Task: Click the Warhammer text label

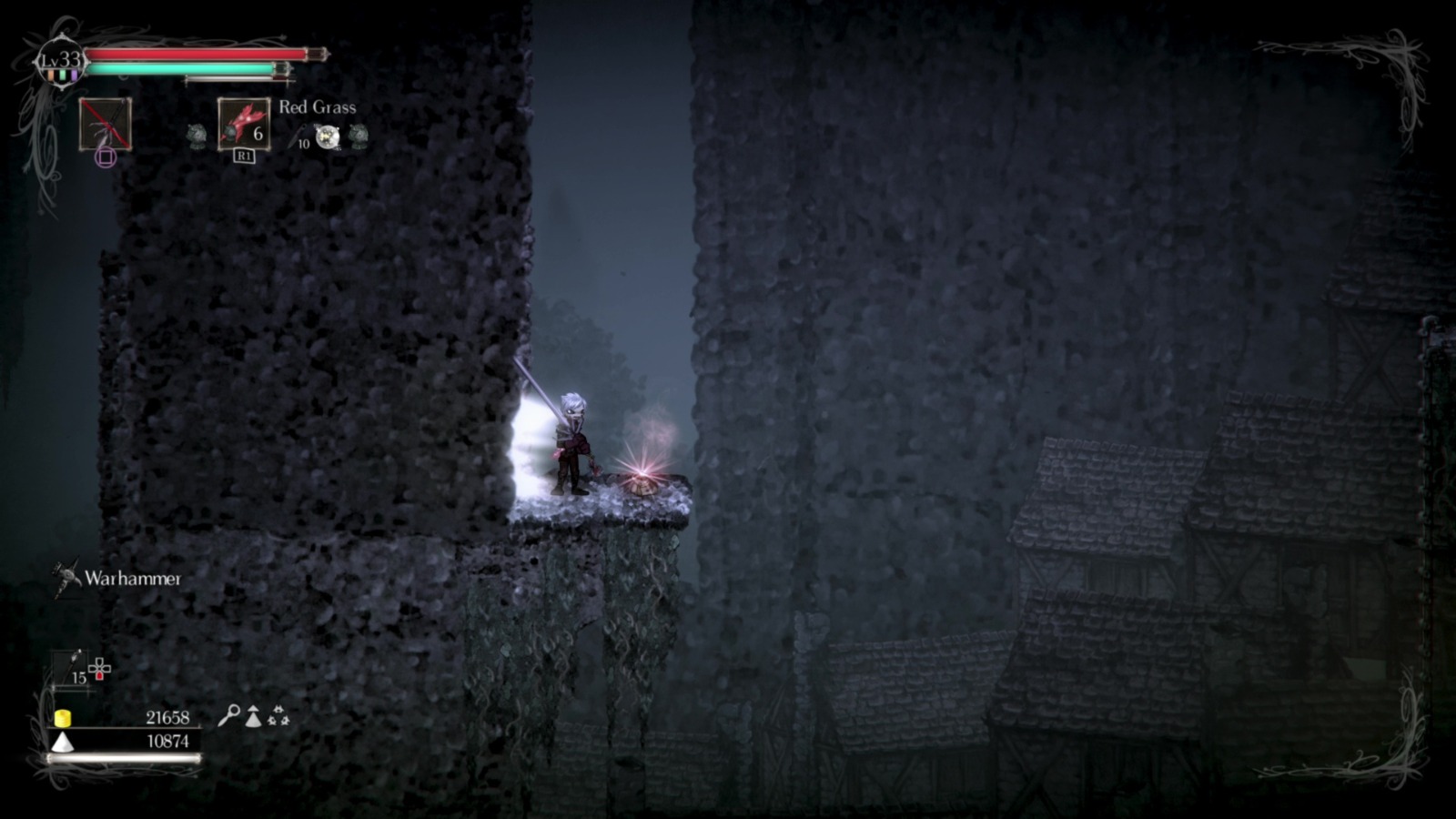Action: (133, 579)
